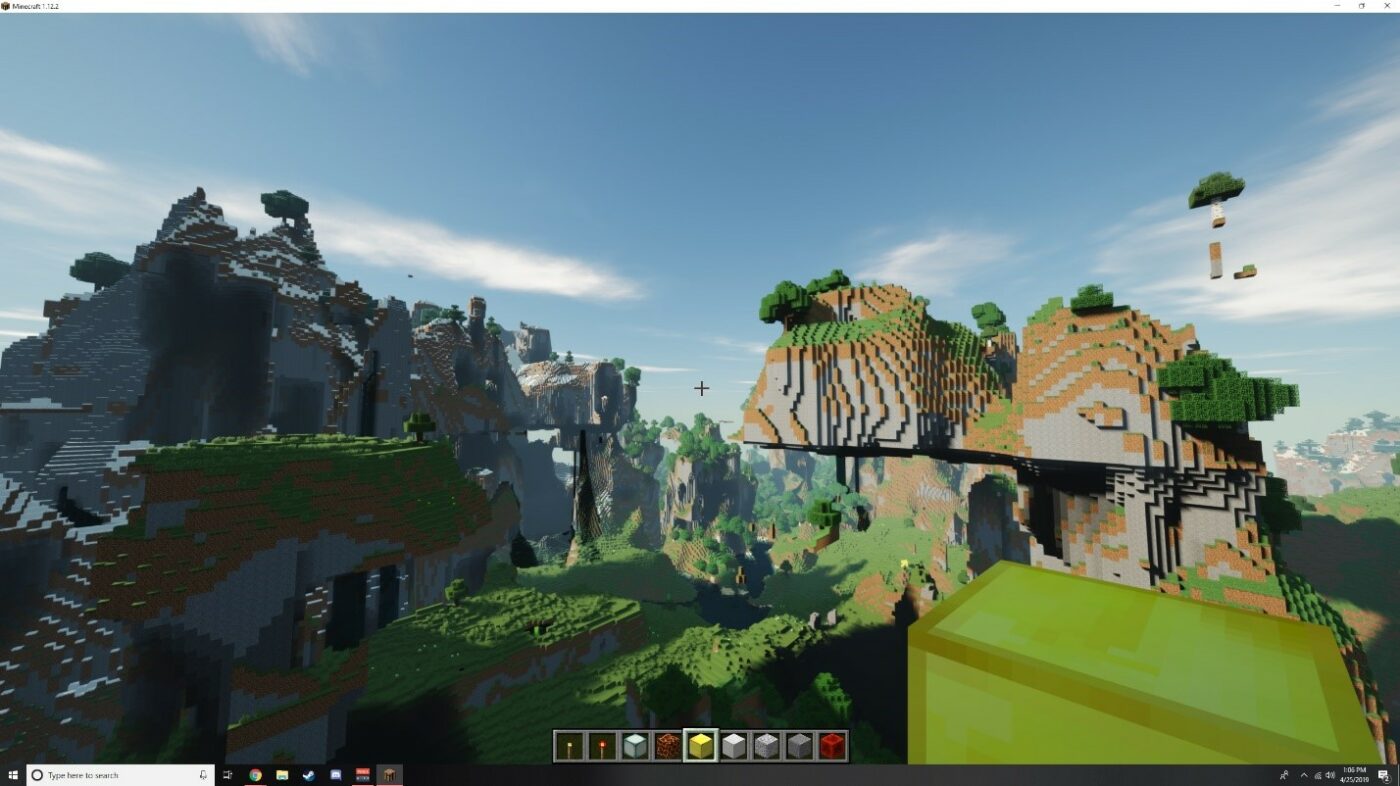Launch Steam from the taskbar

point(307,774)
